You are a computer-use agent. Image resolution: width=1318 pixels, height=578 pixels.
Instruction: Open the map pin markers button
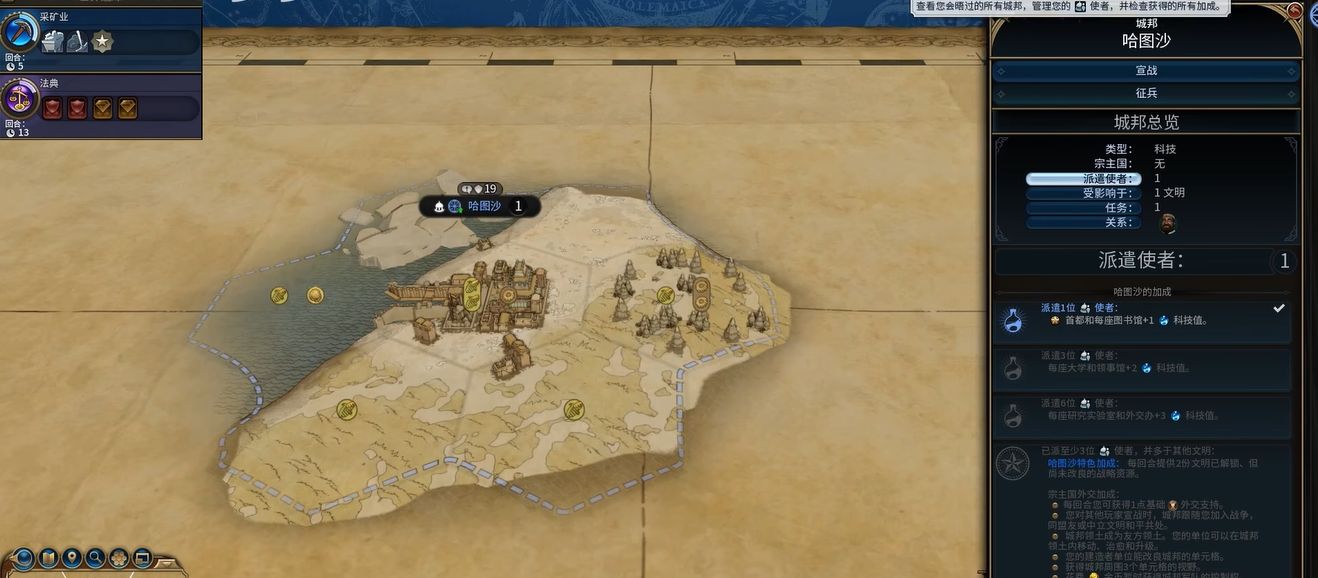pos(72,558)
